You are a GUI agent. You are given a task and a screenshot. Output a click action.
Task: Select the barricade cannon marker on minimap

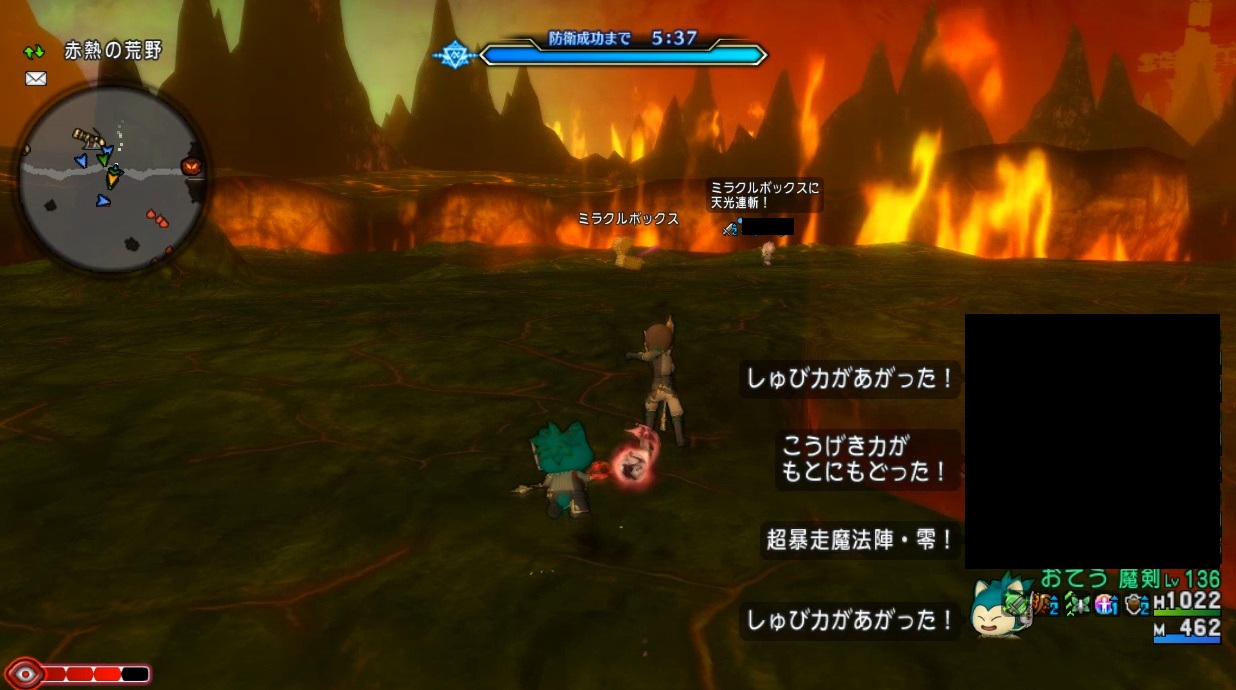click(x=87, y=135)
